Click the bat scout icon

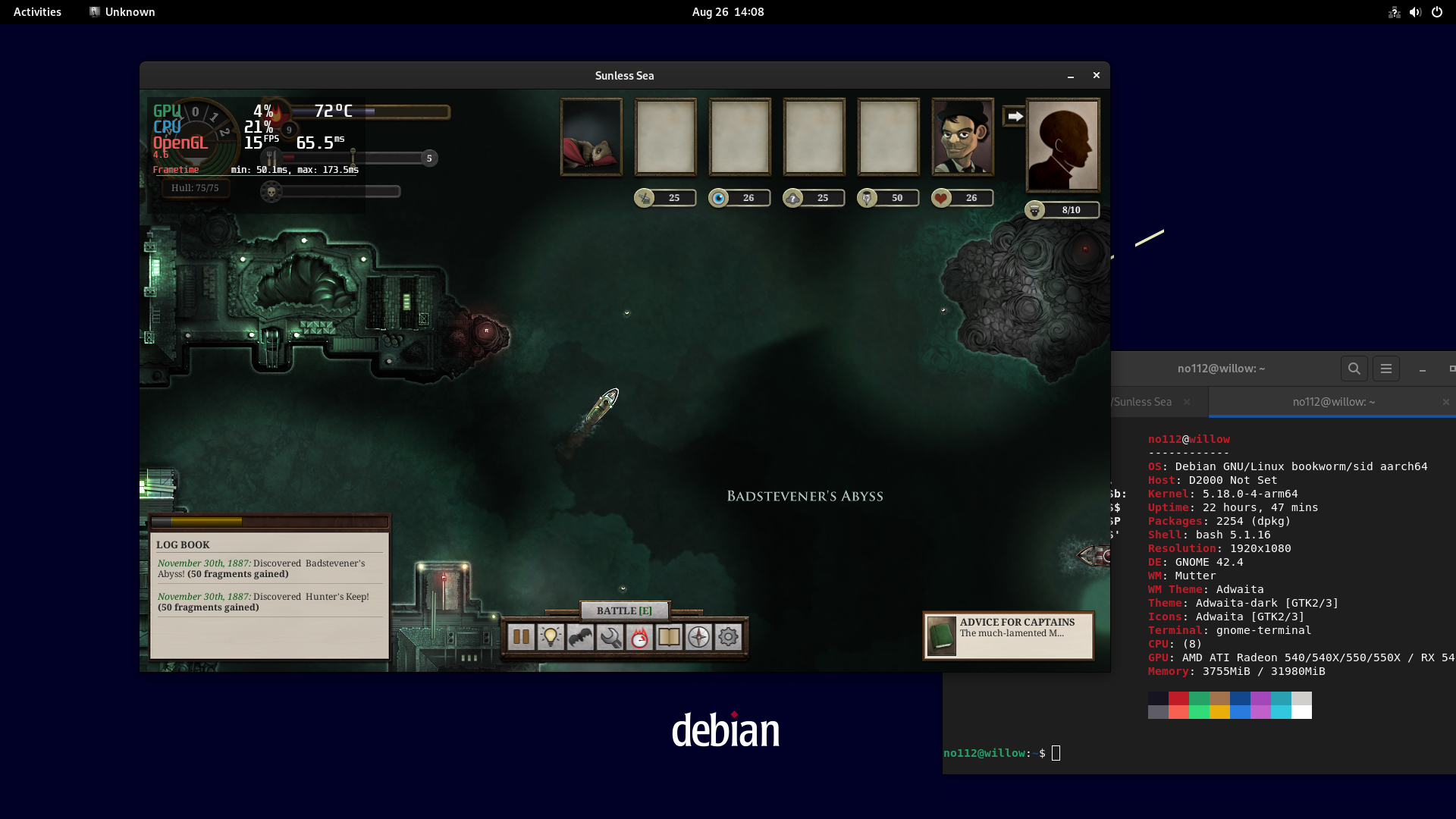(x=580, y=637)
